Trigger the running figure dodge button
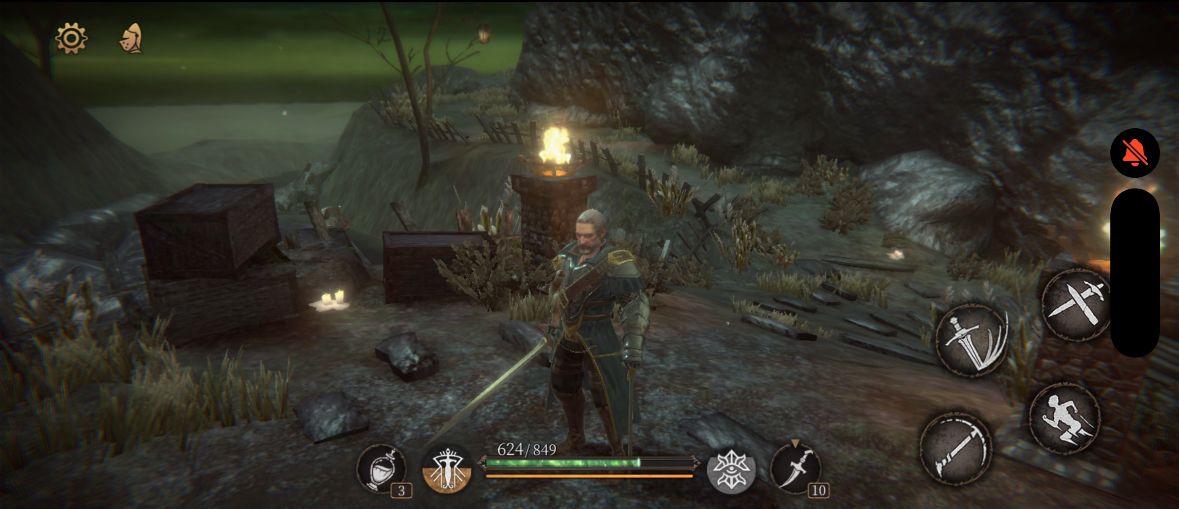The height and width of the screenshot is (509, 1179). click(x=1064, y=418)
